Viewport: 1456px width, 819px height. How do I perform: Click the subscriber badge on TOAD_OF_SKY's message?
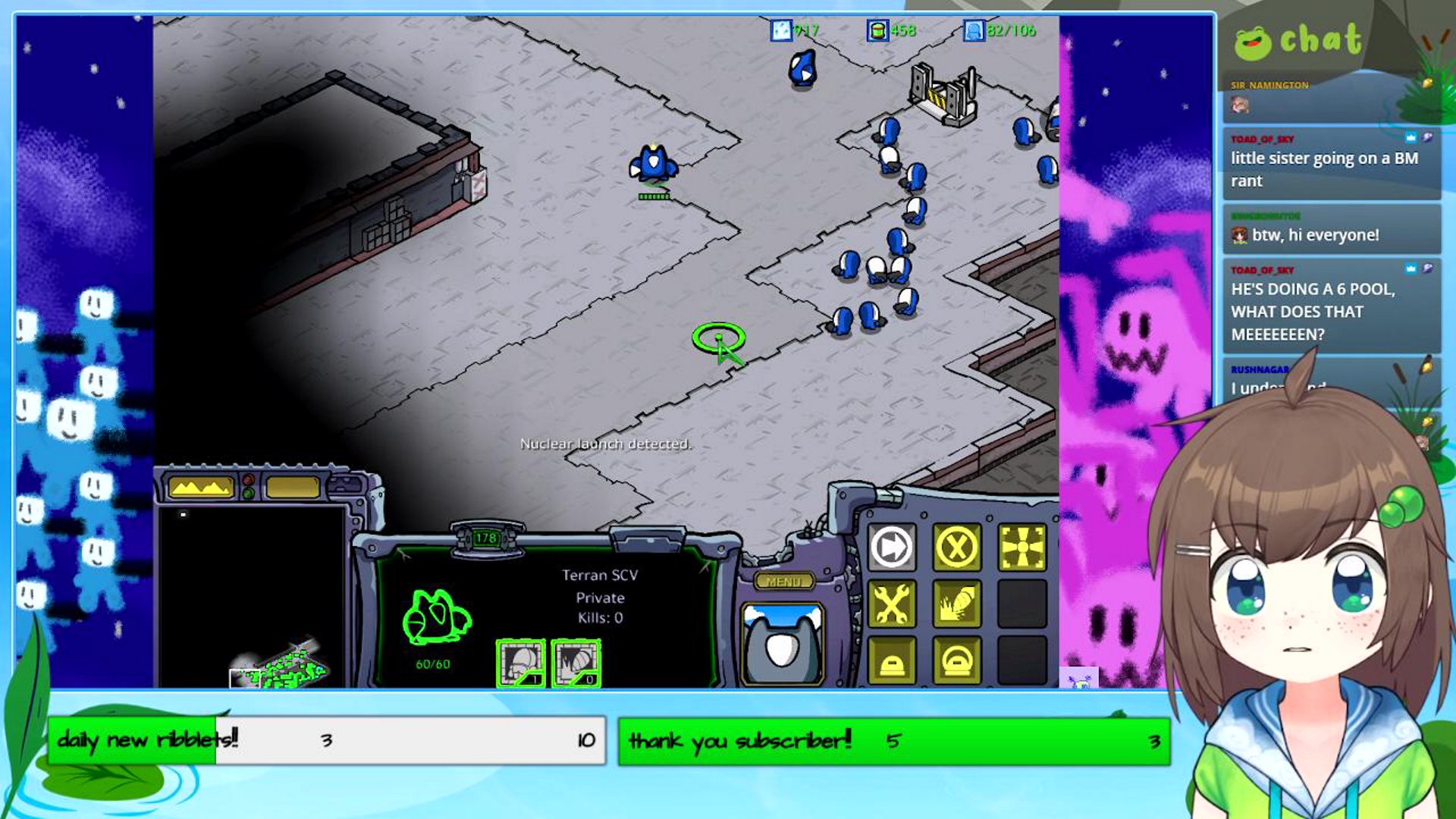[1410, 138]
